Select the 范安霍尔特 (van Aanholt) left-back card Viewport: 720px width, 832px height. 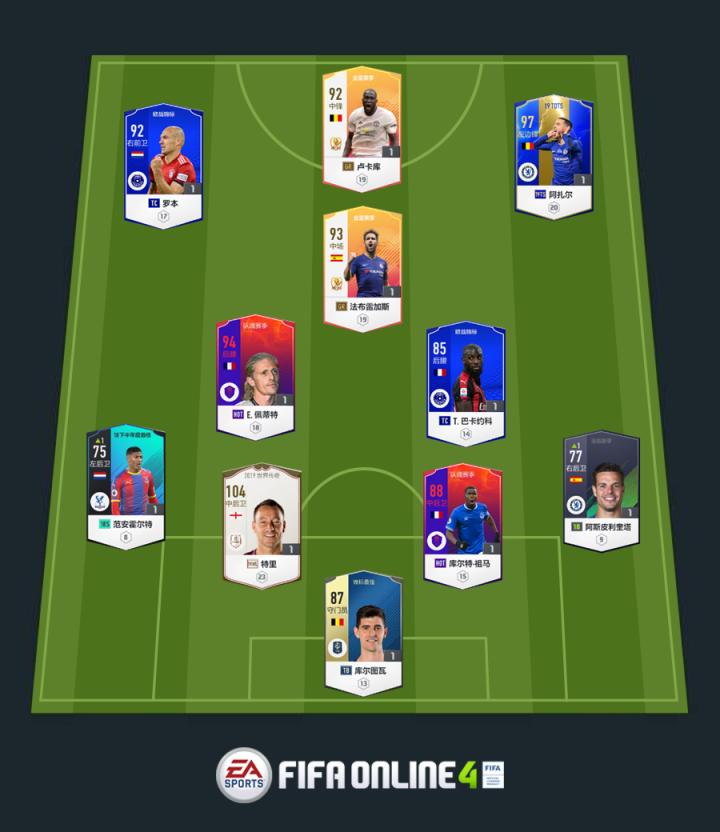pyautogui.click(x=125, y=486)
